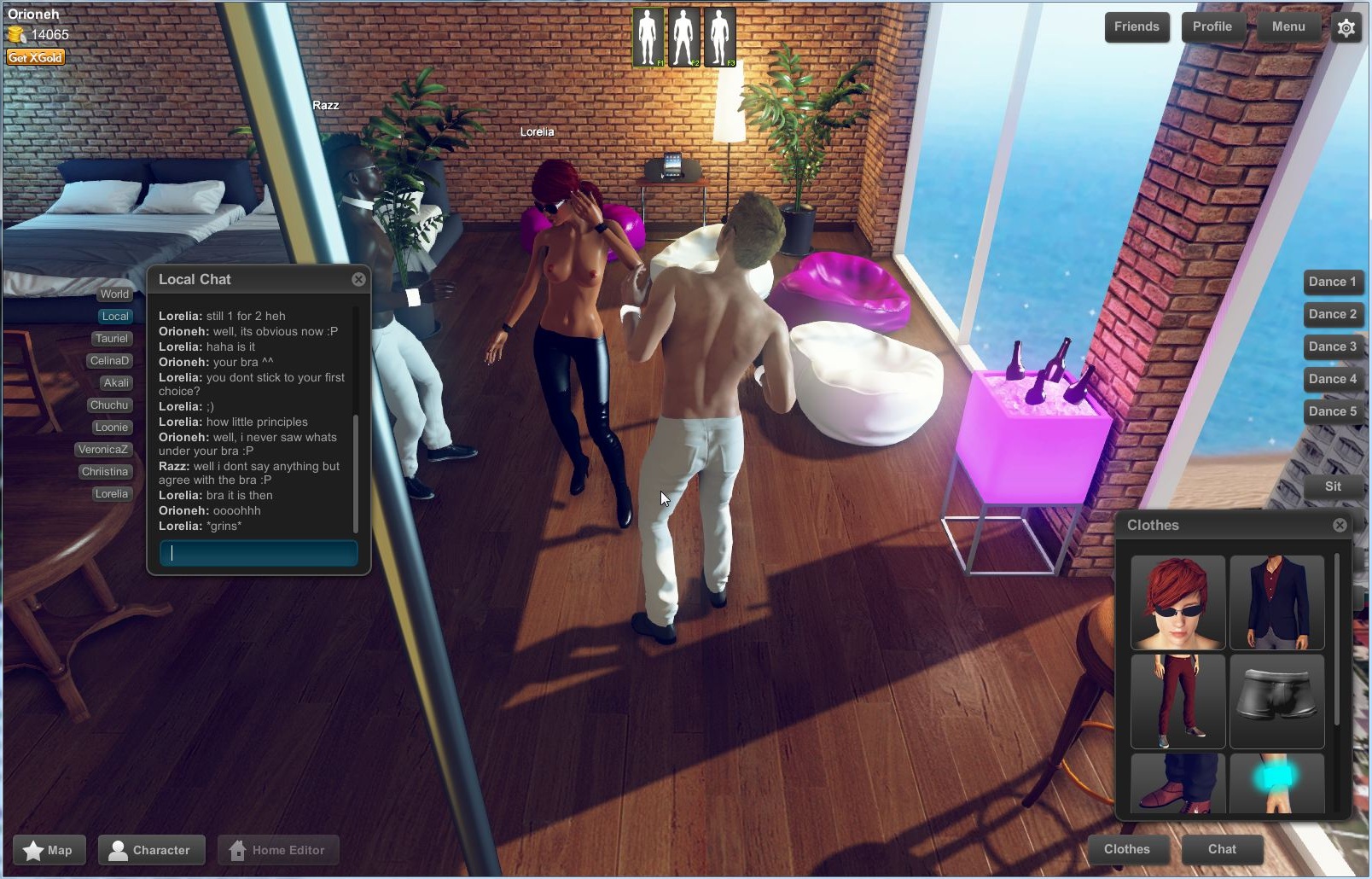This screenshot has width=1372, height=879.
Task: Activate the Dance 1 animation
Action: pos(1334,282)
